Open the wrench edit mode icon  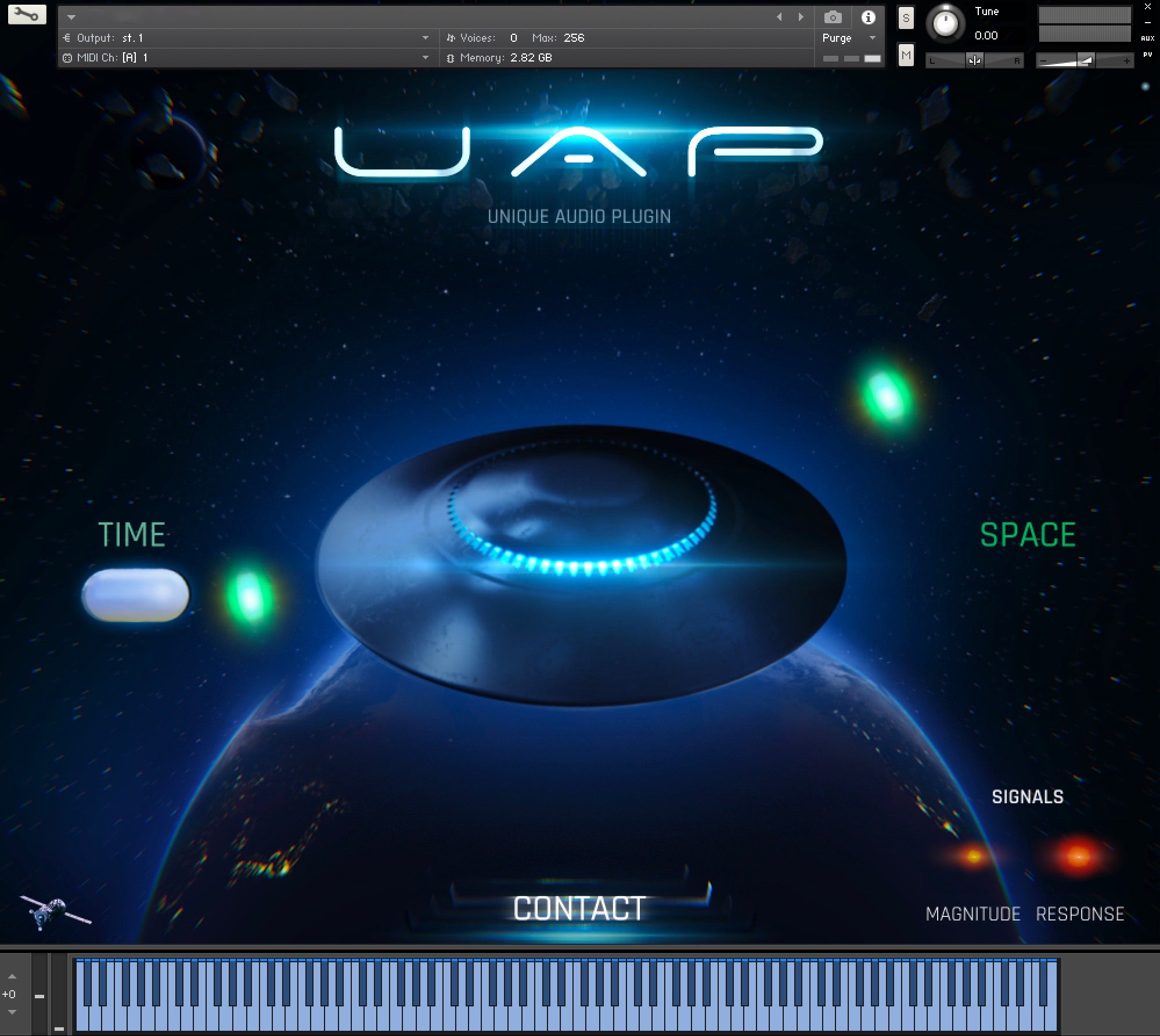tap(27, 15)
